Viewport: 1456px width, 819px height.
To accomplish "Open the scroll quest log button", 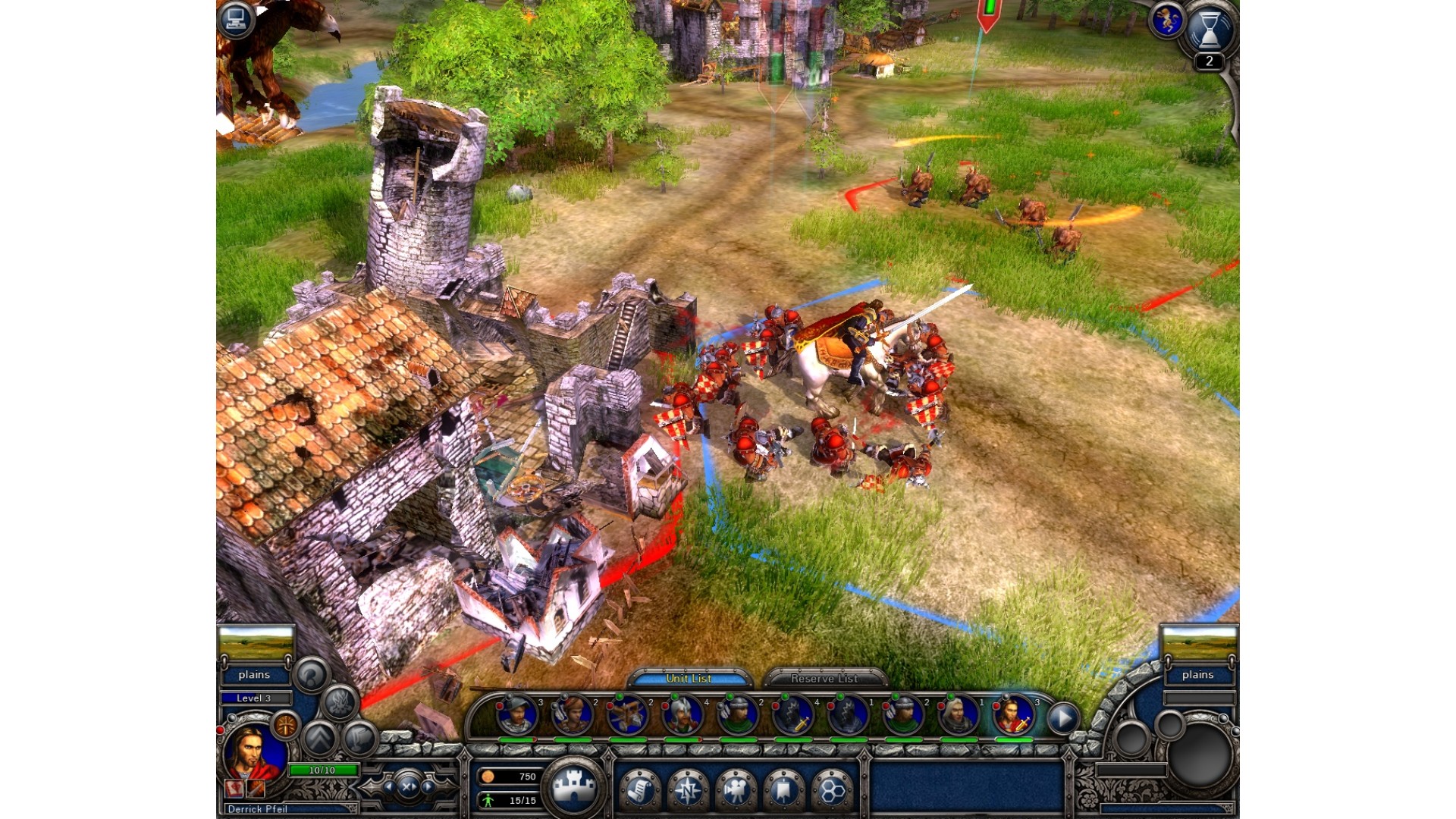I will tap(639, 791).
